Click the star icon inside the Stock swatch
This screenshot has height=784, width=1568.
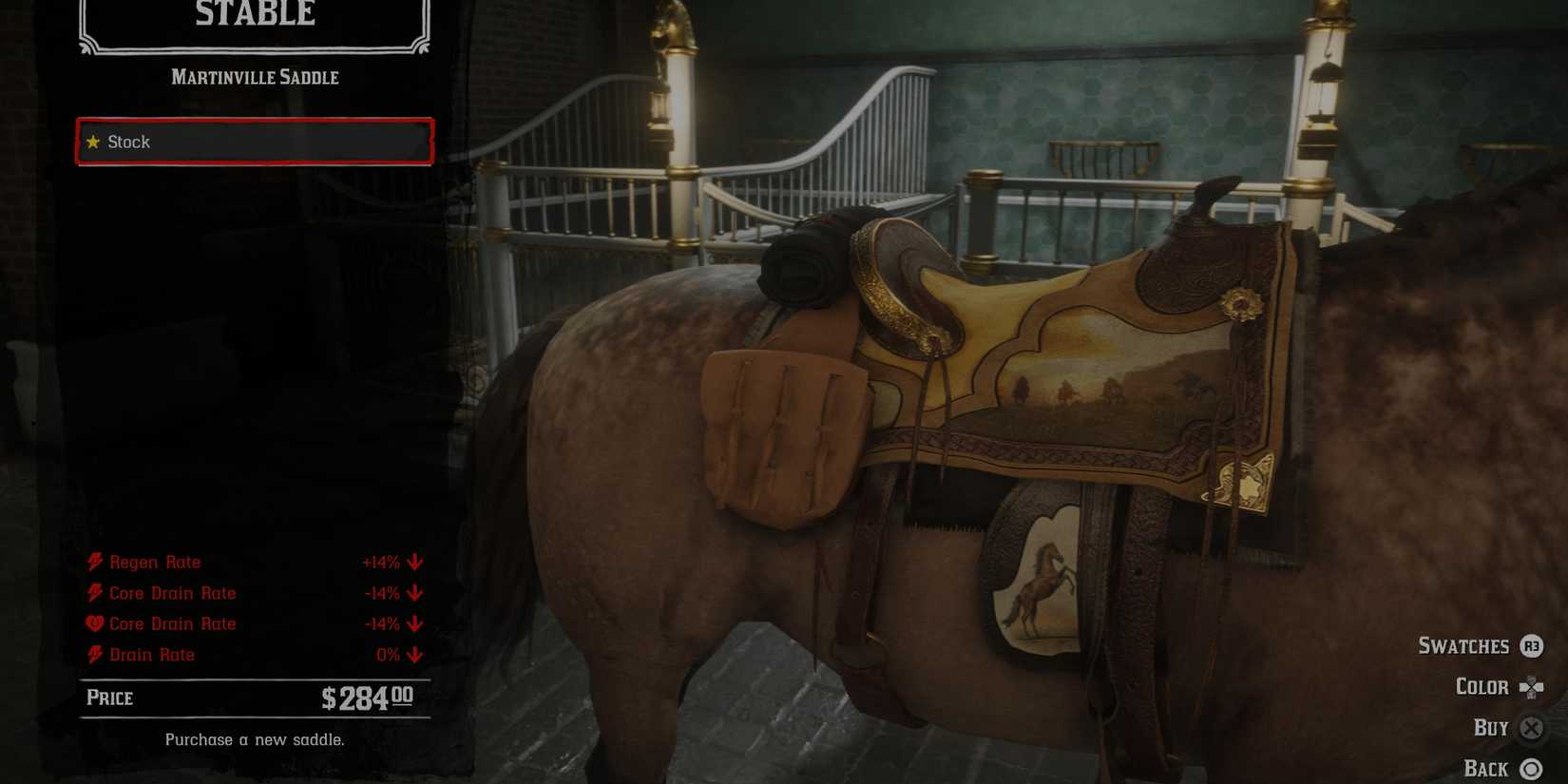tap(92, 143)
